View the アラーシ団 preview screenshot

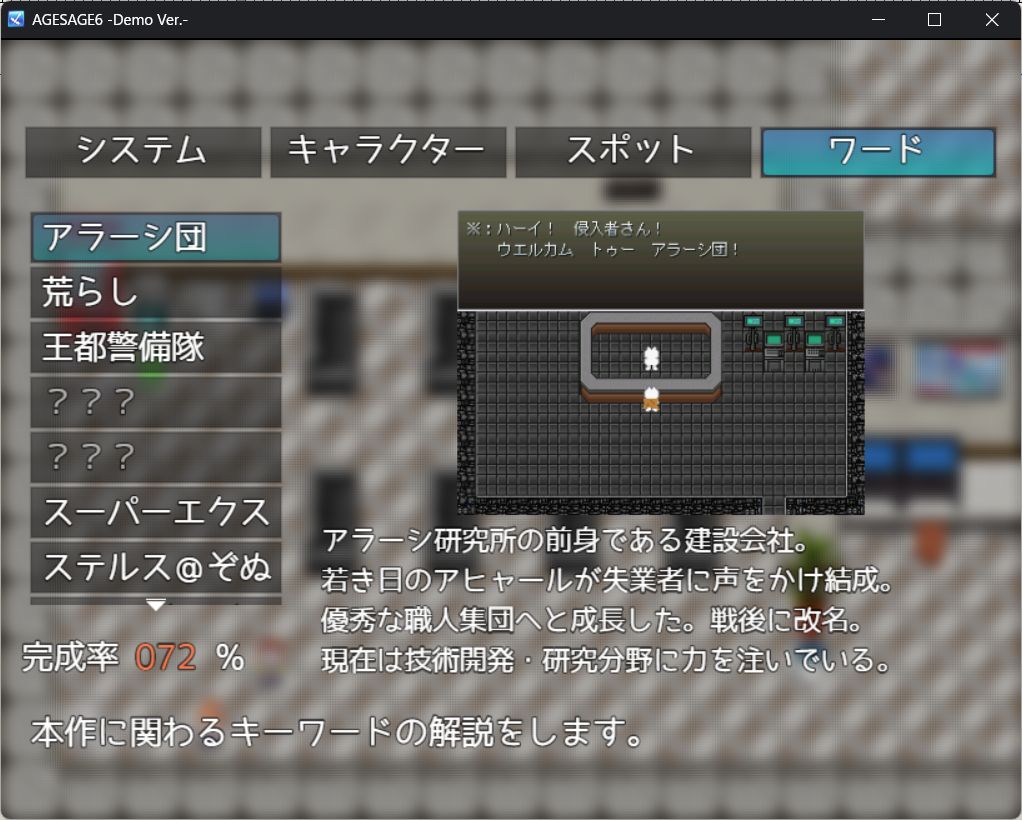pyautogui.click(x=660, y=362)
